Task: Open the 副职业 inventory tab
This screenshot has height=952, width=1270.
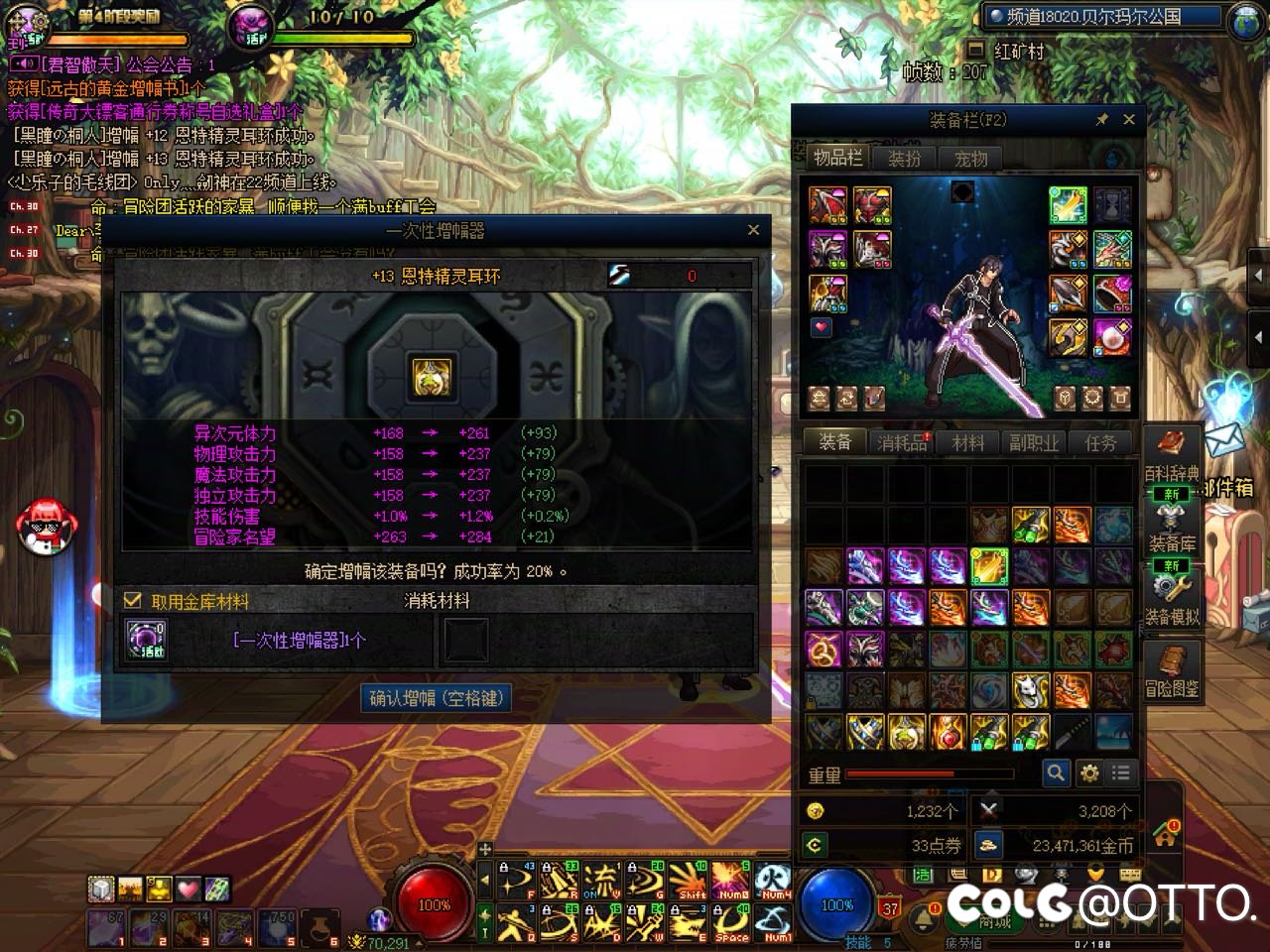Action: click(x=1034, y=443)
